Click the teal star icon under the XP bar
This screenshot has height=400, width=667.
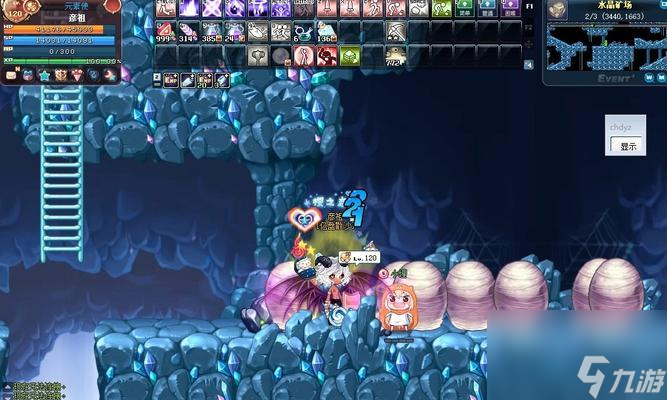(x=44, y=75)
